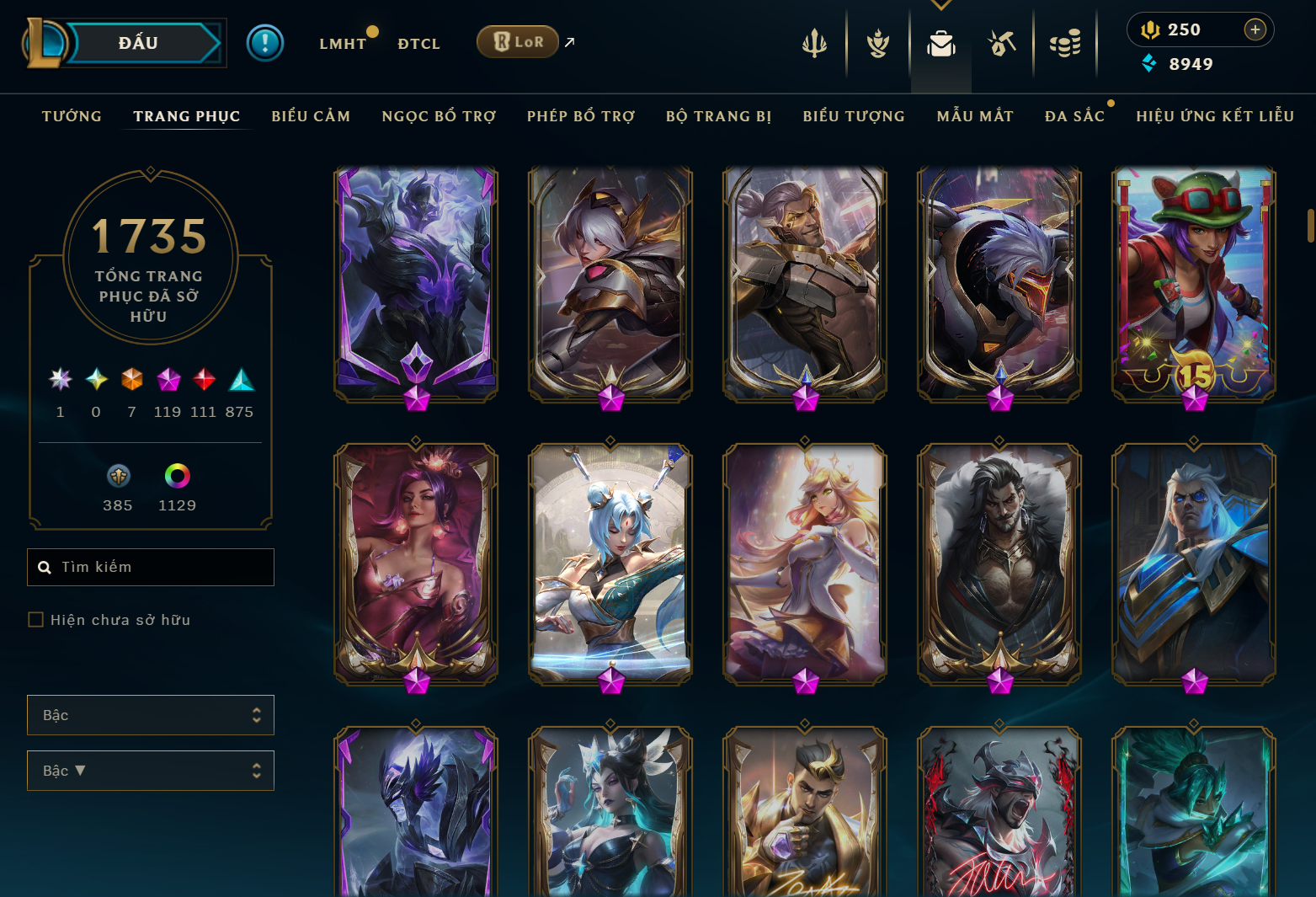The height and width of the screenshot is (897, 1316).
Task: Click the crest icon beside the trident
Action: 877,42
